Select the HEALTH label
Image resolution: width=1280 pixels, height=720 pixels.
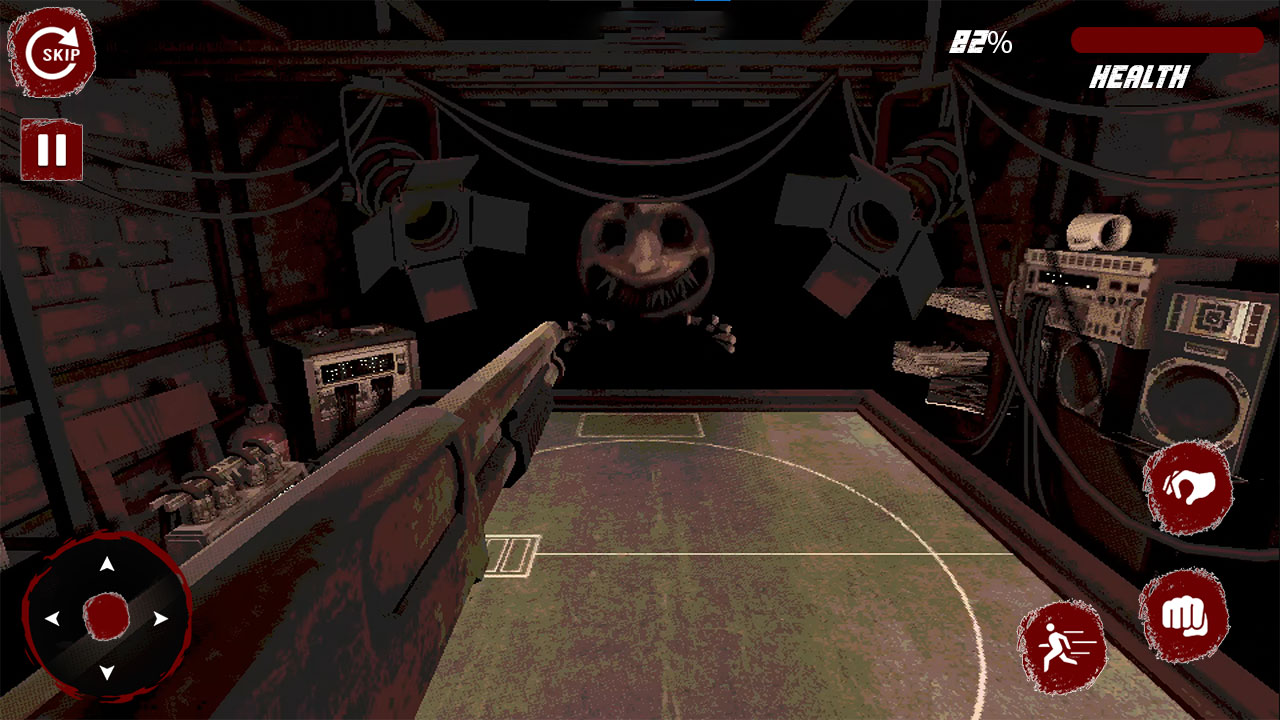tap(1142, 74)
